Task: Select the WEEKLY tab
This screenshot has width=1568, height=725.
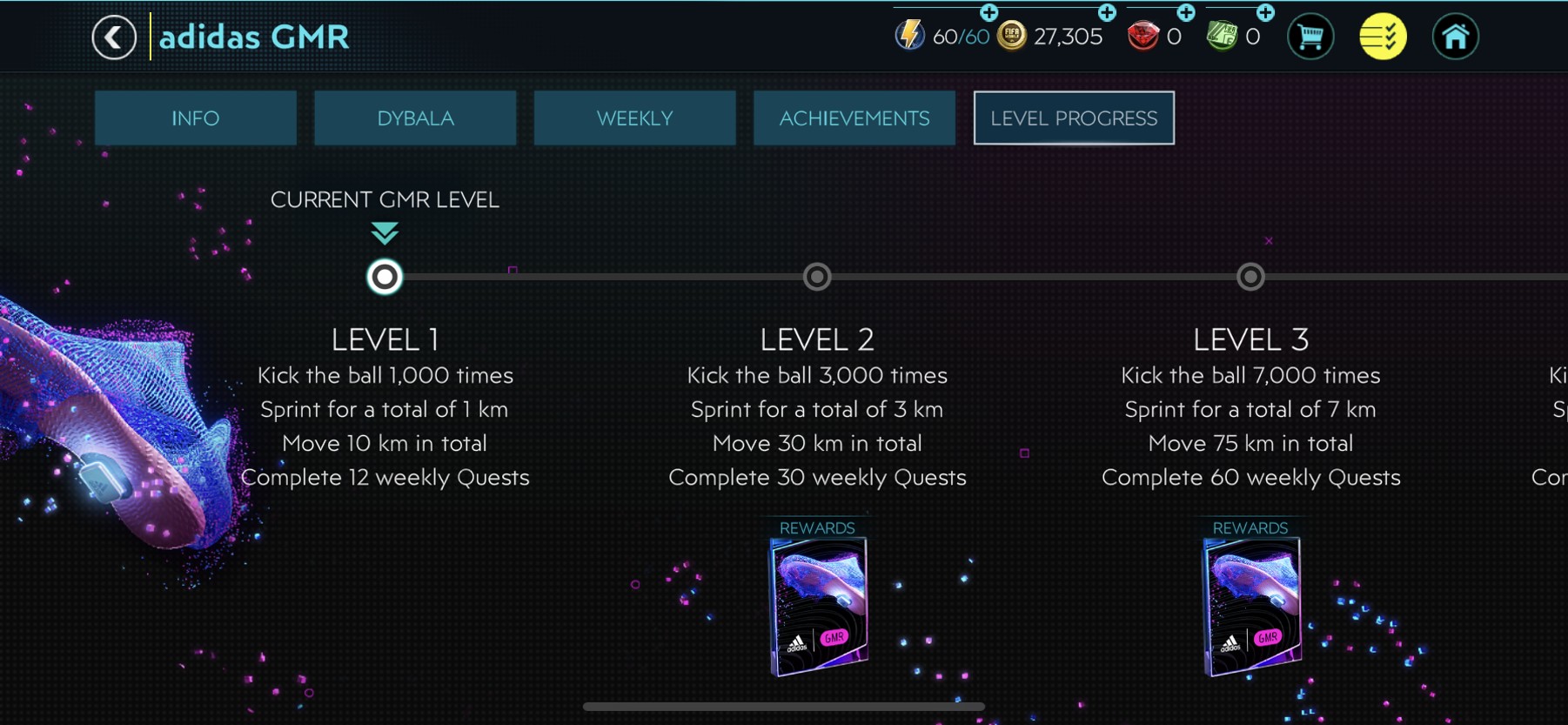Action: click(634, 118)
